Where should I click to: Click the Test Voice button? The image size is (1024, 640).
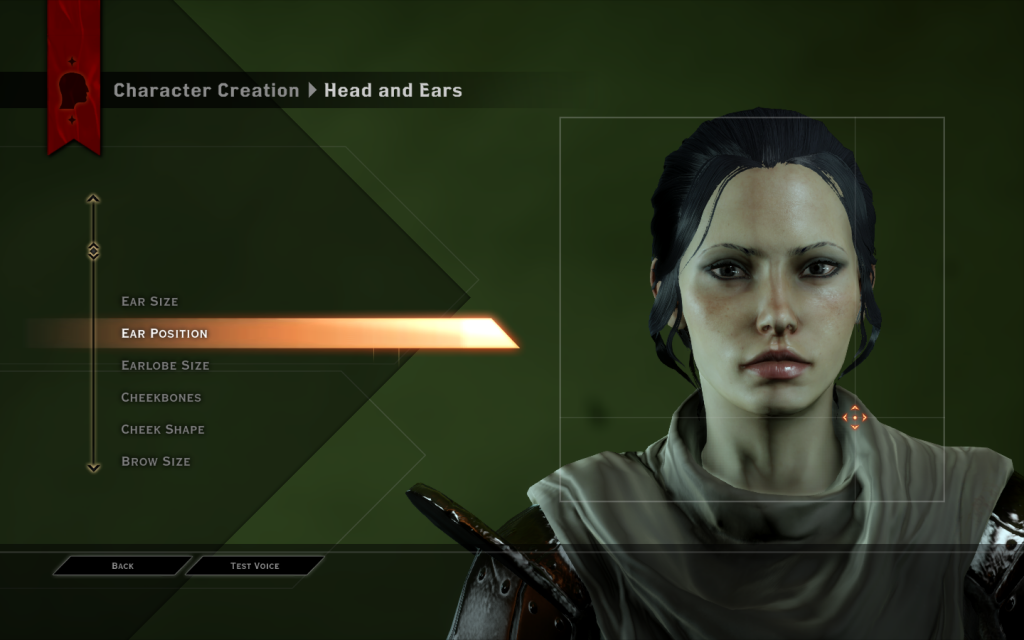tap(255, 566)
